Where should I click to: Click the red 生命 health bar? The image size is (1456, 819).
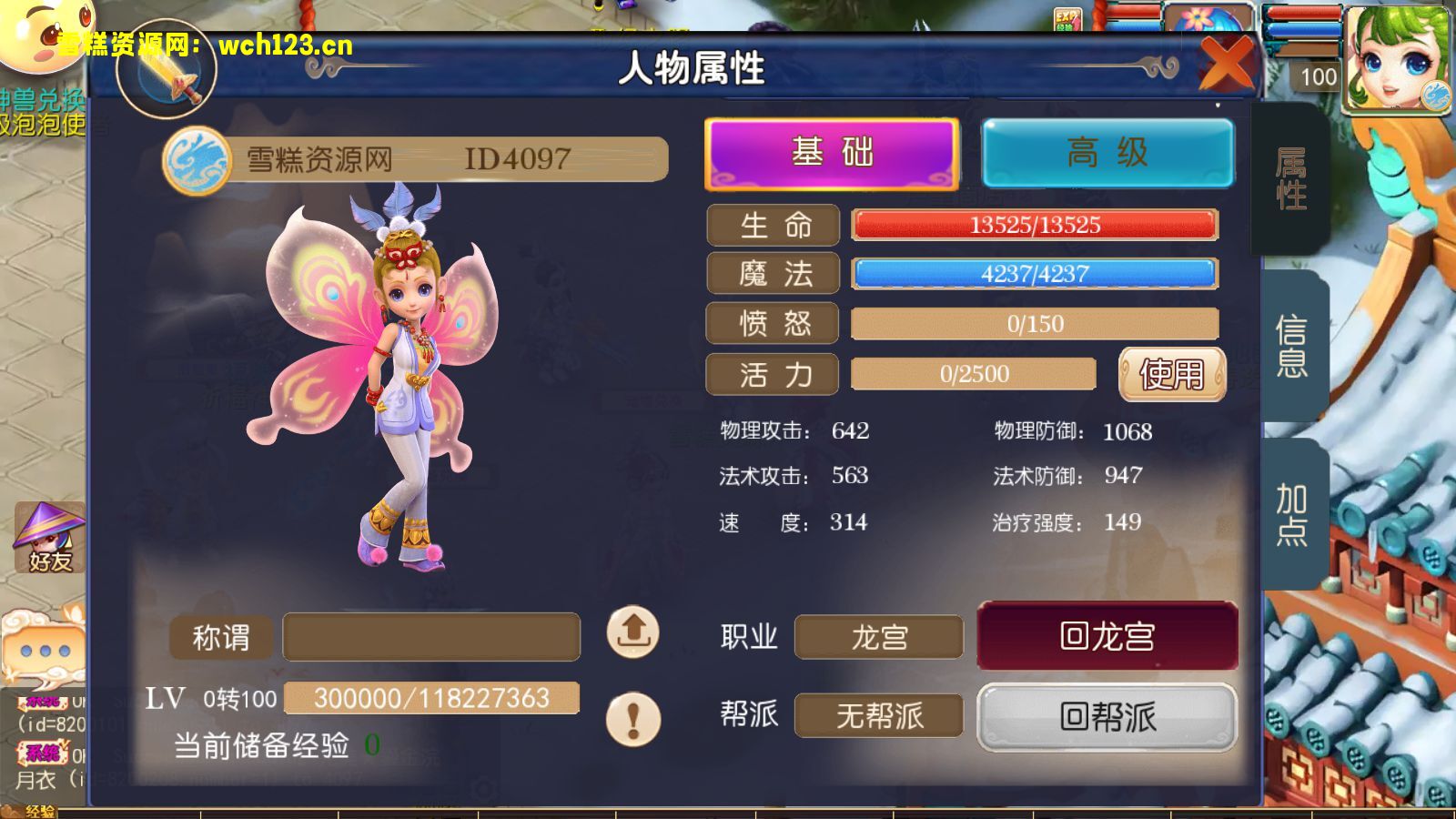pyautogui.click(x=1032, y=225)
